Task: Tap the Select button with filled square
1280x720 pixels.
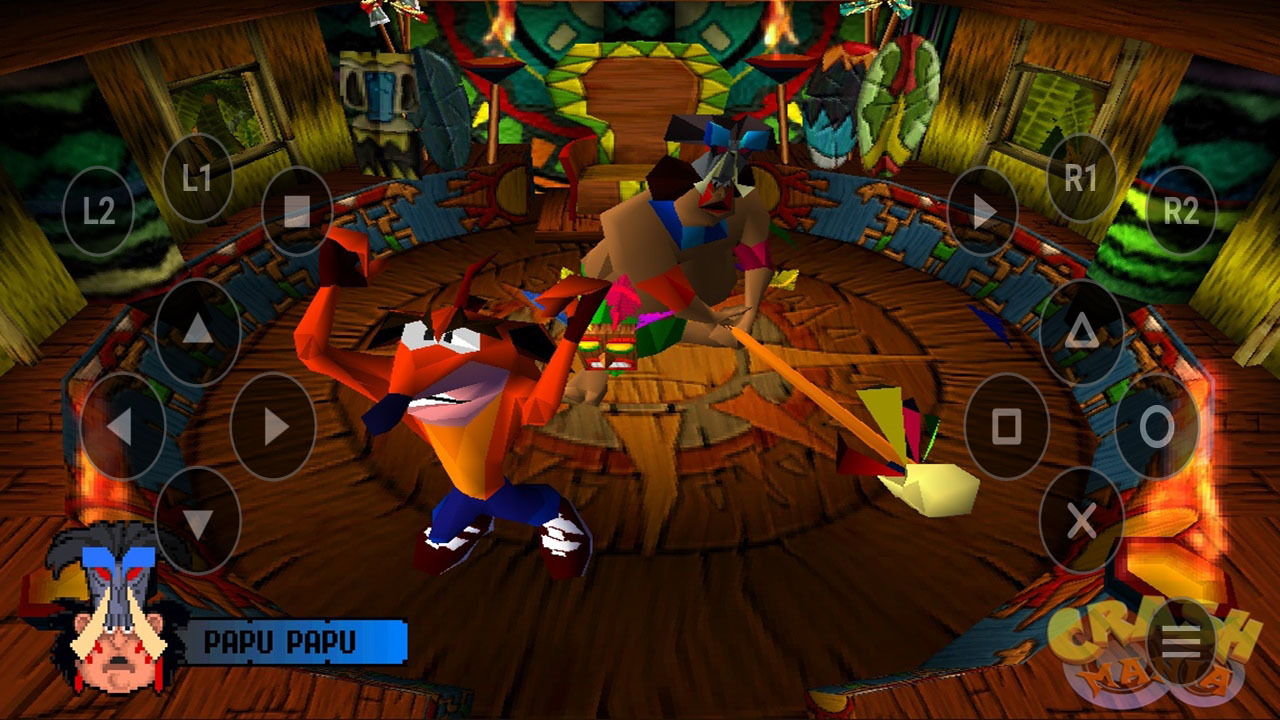Action: coord(297,211)
